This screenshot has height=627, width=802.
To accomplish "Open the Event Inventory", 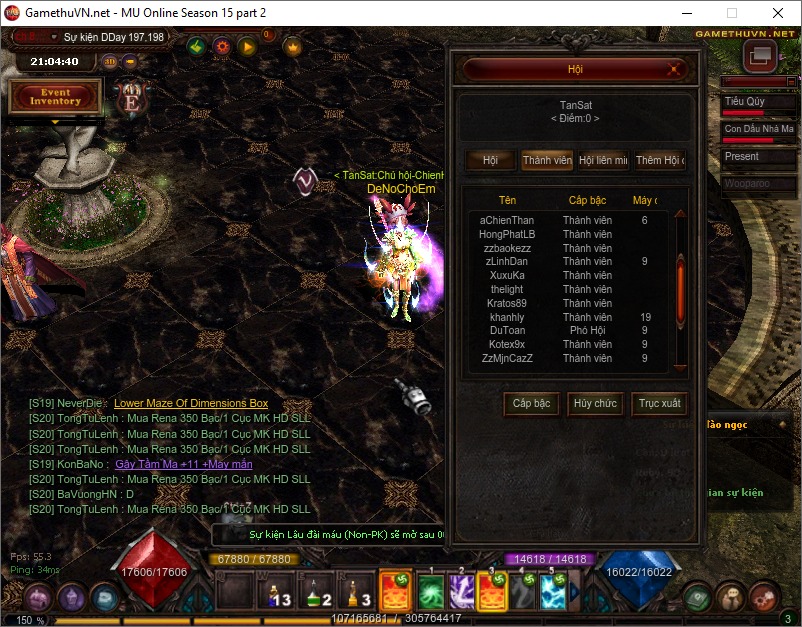I will click(x=55, y=97).
